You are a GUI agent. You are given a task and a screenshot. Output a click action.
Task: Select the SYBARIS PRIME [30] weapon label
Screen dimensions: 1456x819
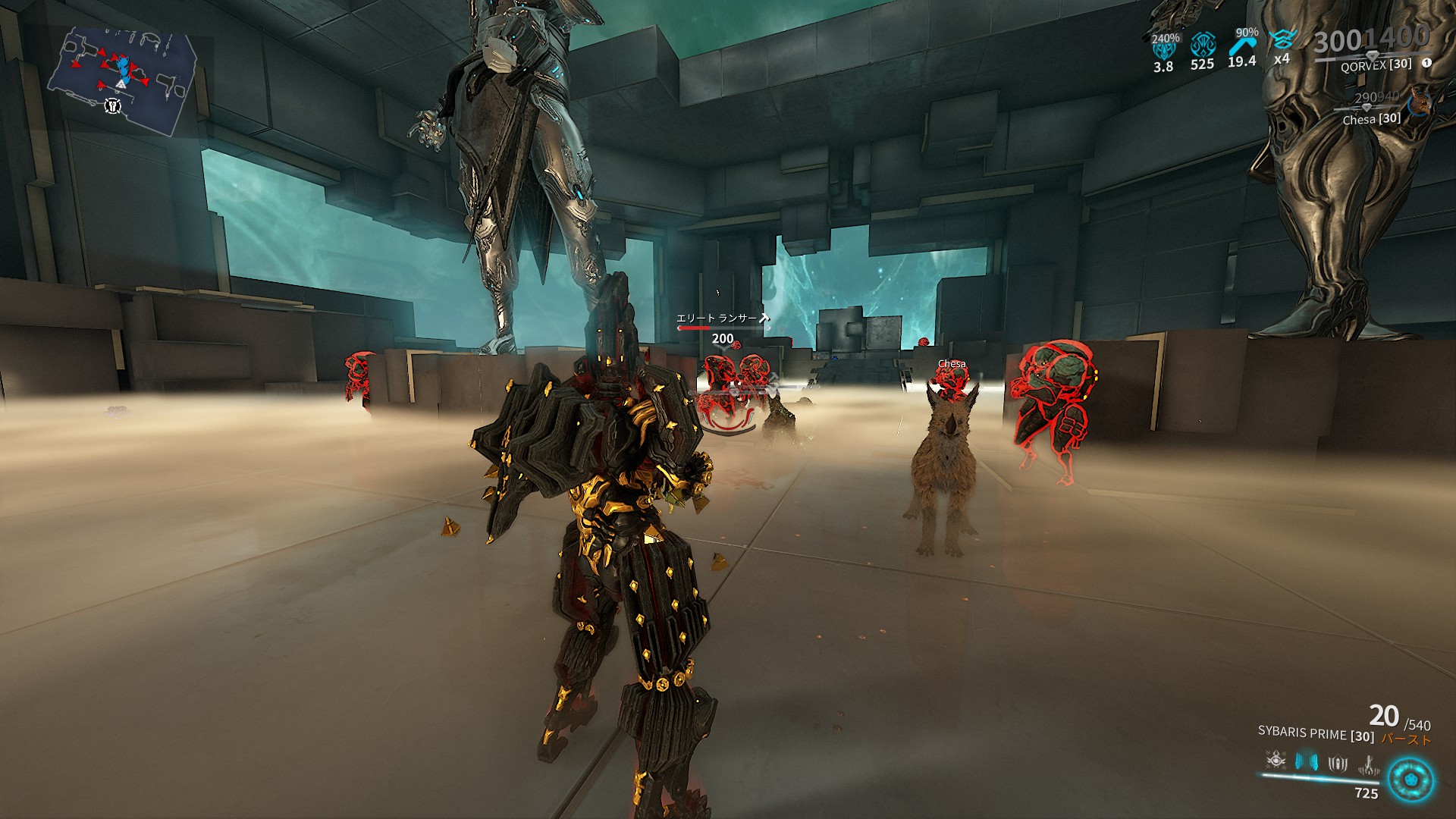pyautogui.click(x=1316, y=734)
